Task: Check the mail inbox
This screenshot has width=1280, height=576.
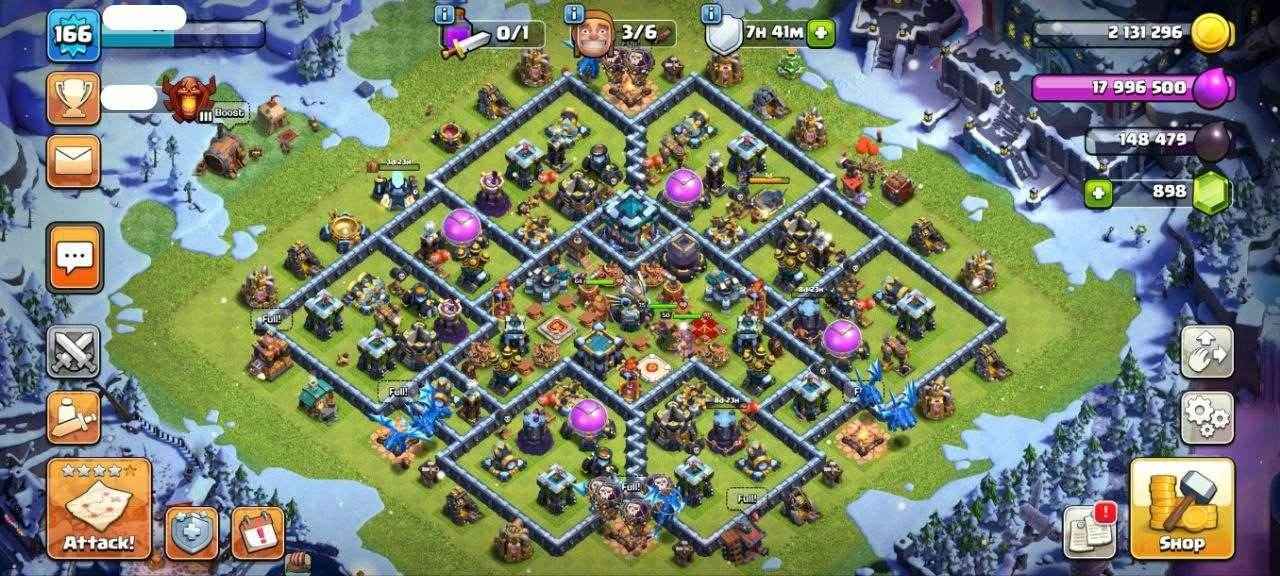Action: (73, 160)
